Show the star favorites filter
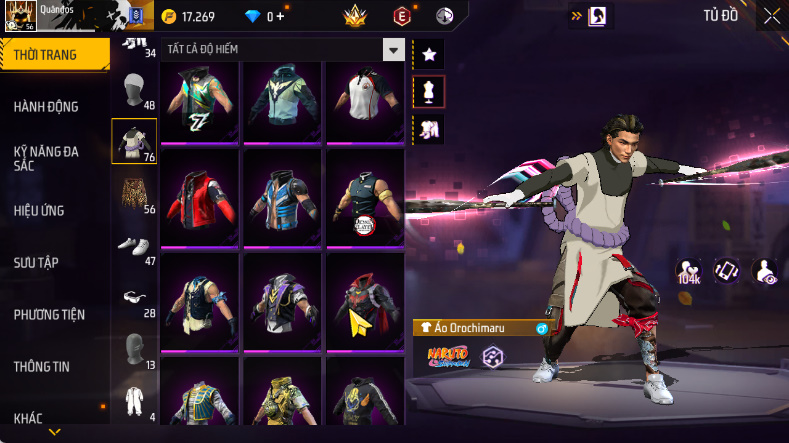This screenshot has width=789, height=443. [x=429, y=53]
